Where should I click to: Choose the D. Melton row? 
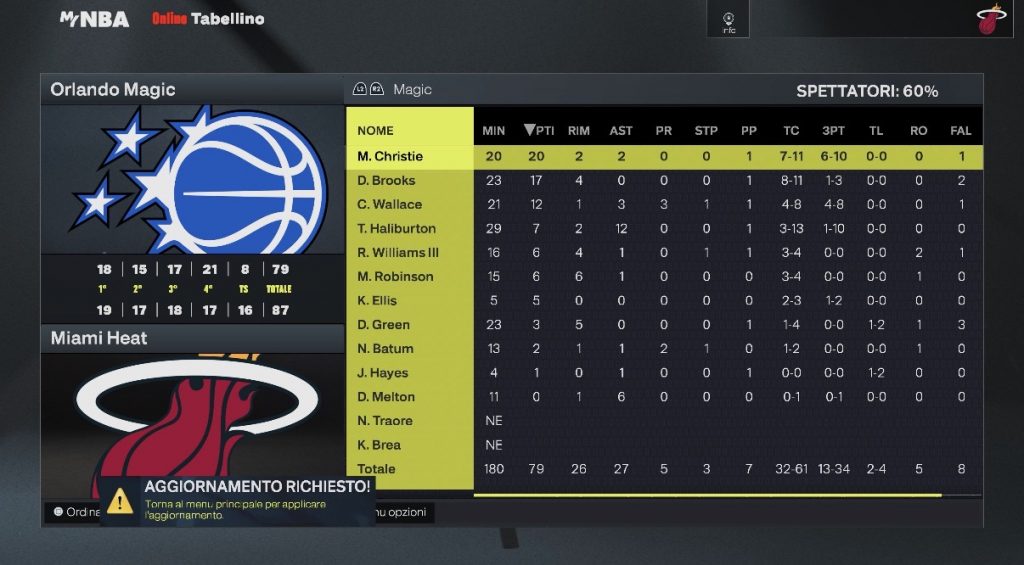coord(386,397)
